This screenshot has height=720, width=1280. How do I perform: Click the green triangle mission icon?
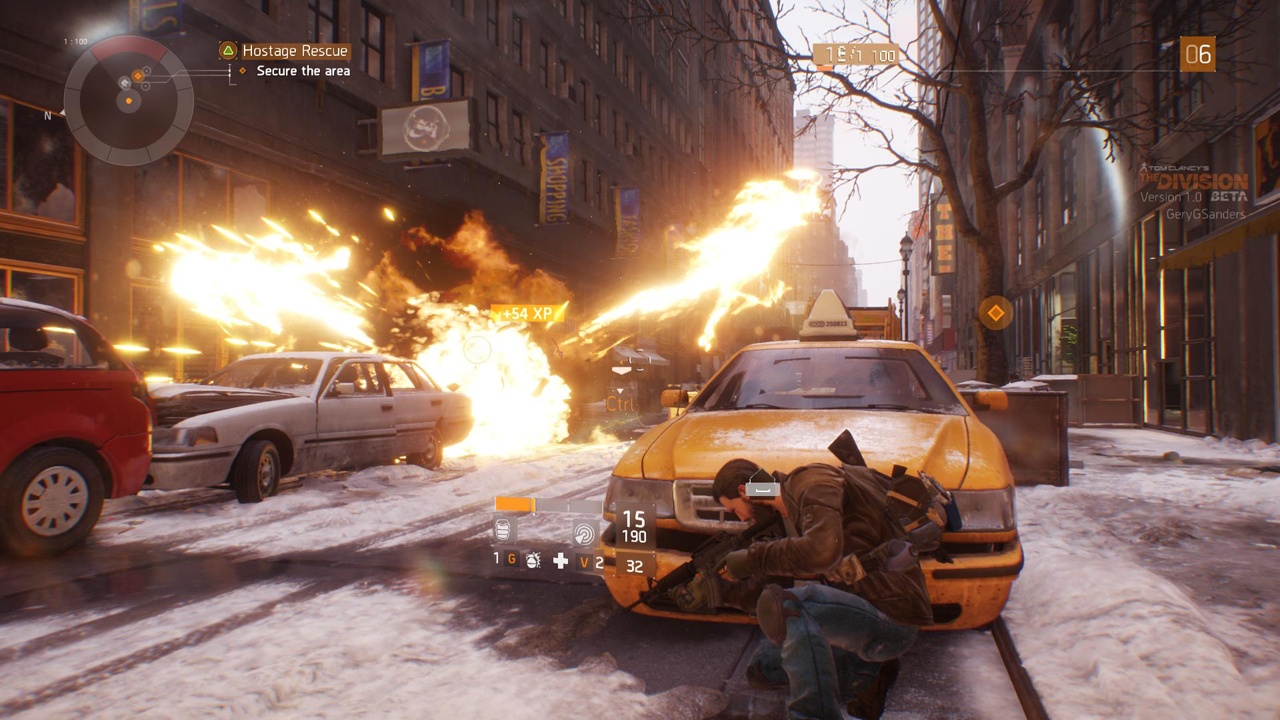[x=228, y=51]
